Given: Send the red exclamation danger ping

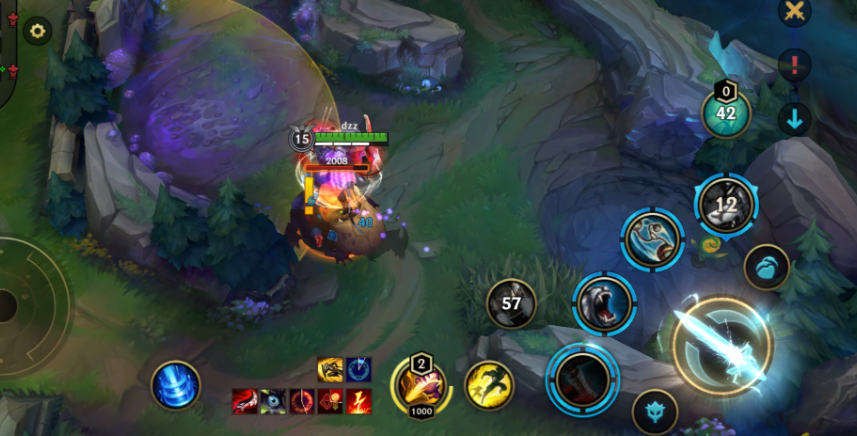Looking at the screenshot, I should click(794, 66).
